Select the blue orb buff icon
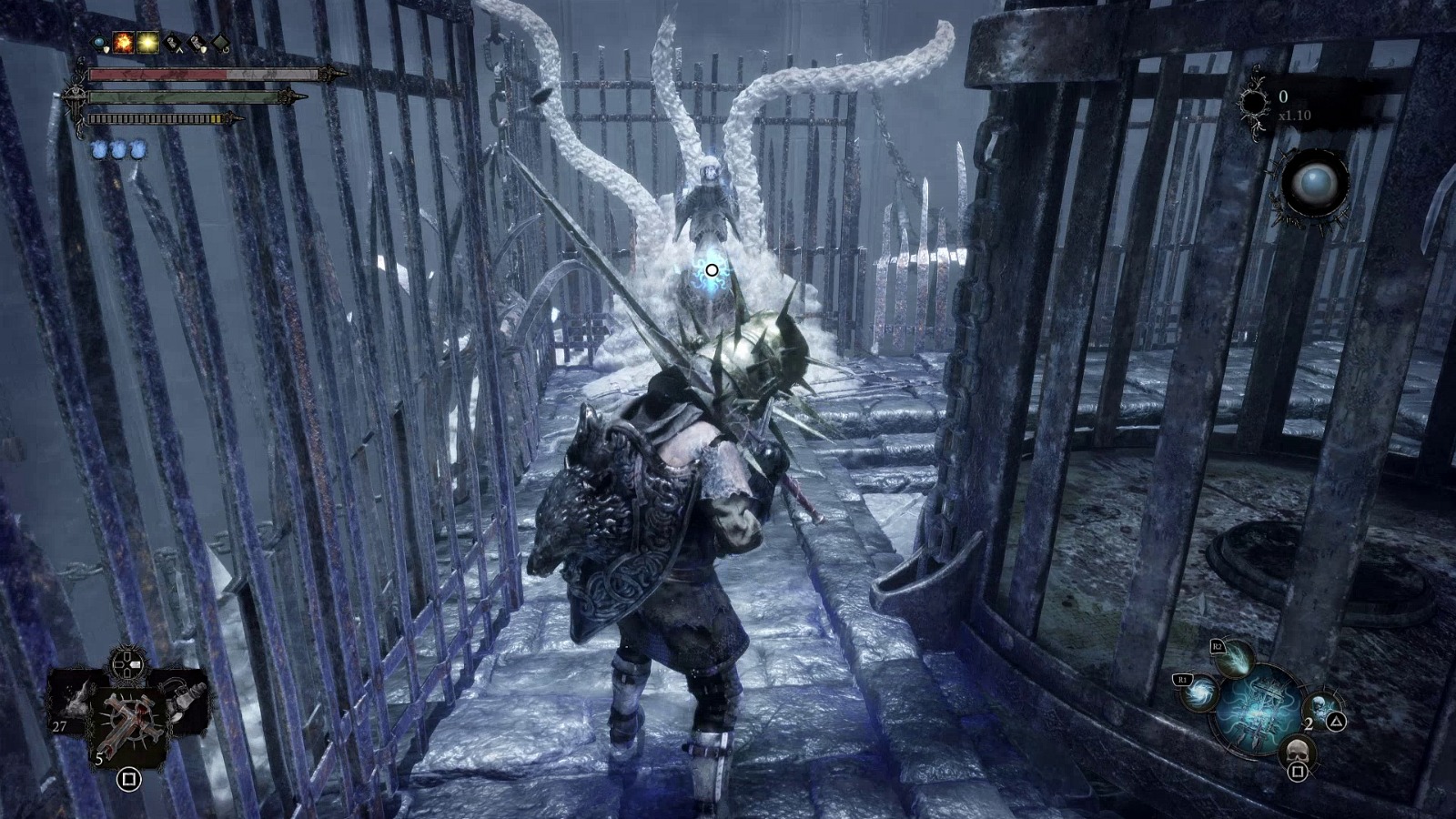Viewport: 1456px width, 819px height. [99, 43]
